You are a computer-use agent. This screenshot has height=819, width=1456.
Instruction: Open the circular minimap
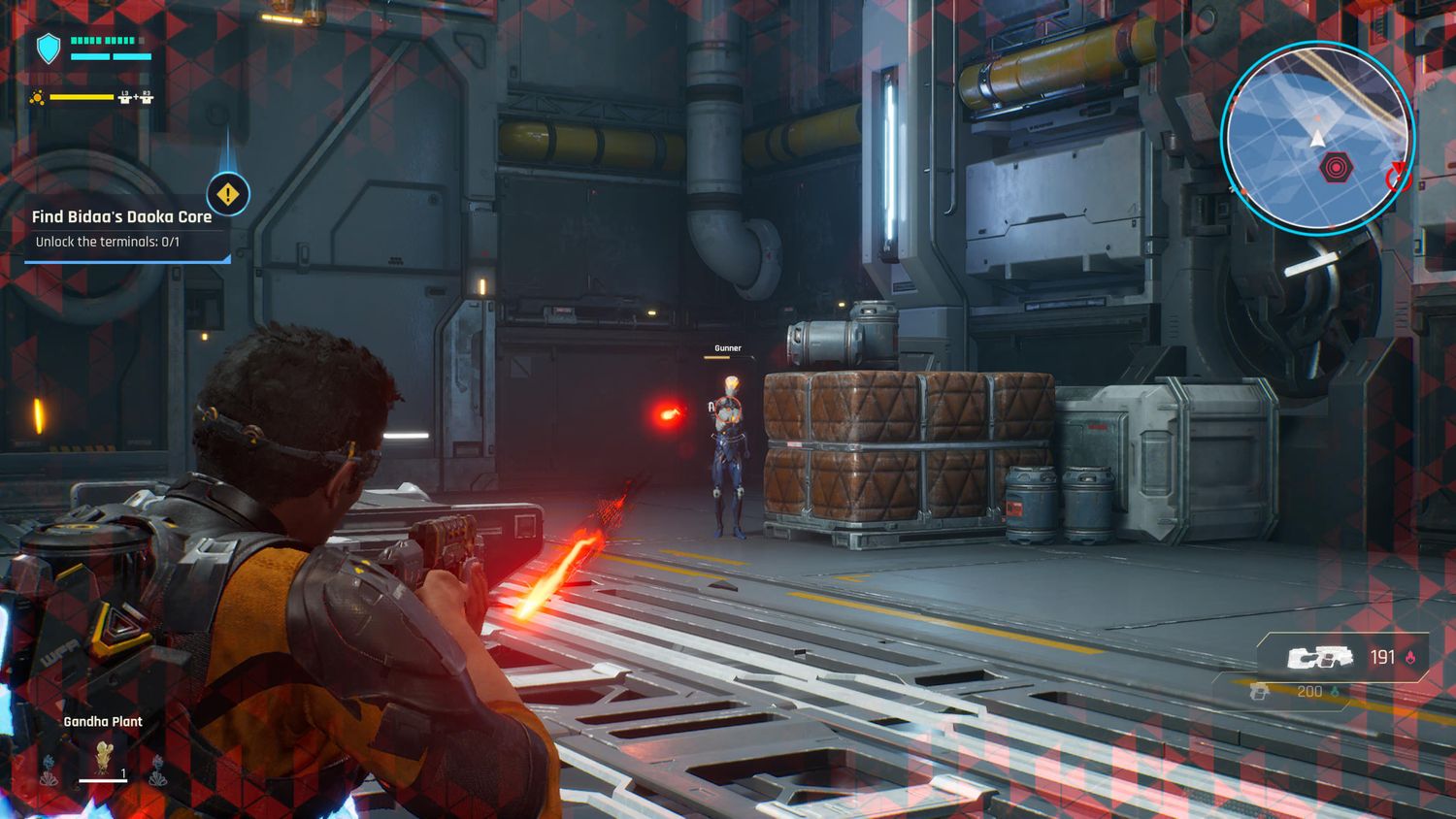(1317, 138)
